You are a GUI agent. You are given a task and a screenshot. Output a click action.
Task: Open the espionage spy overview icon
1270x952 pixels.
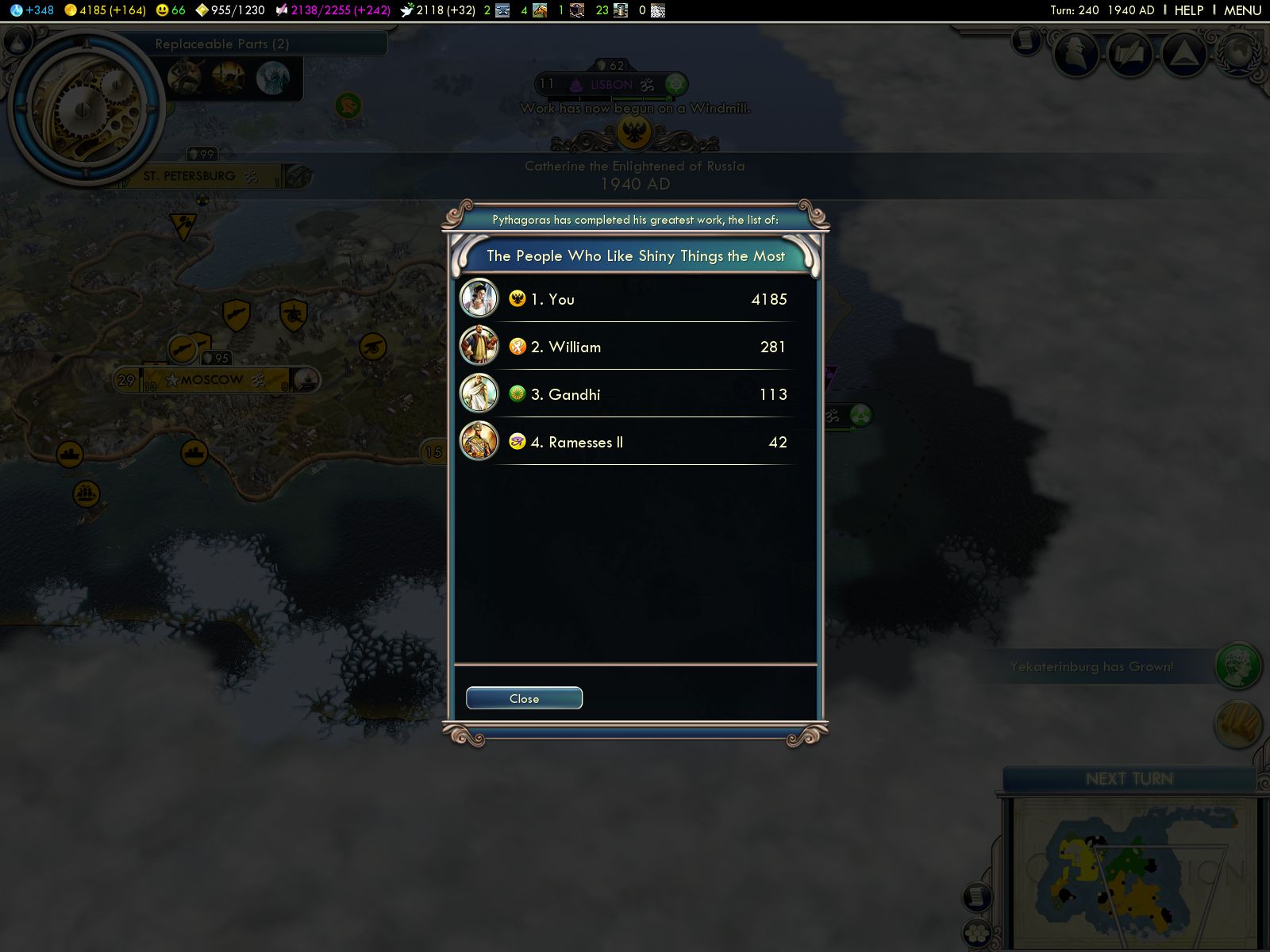pos(1076,54)
